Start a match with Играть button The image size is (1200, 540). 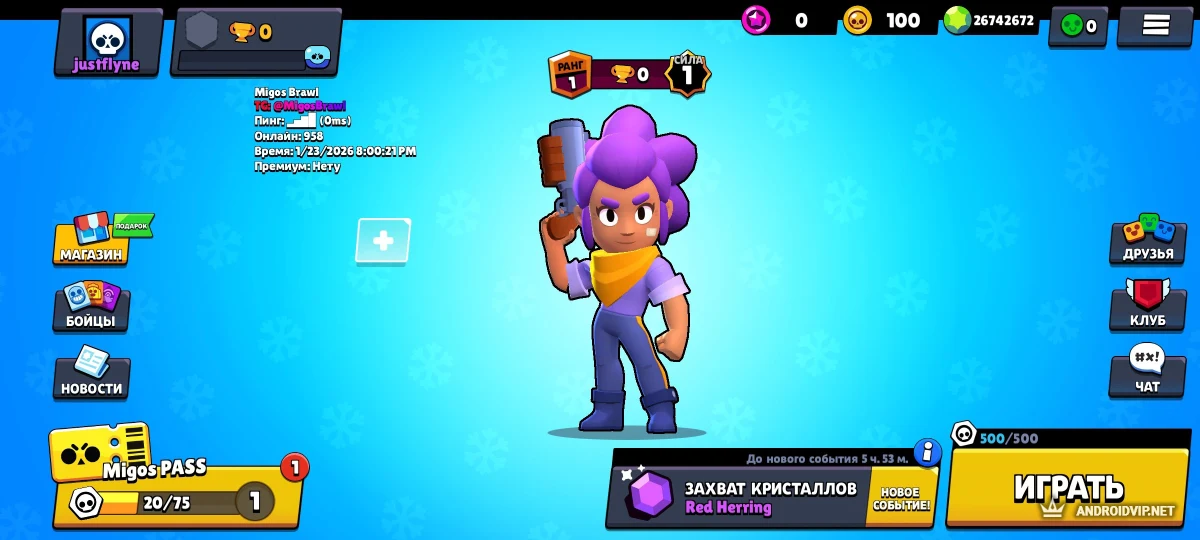[x=1068, y=488]
